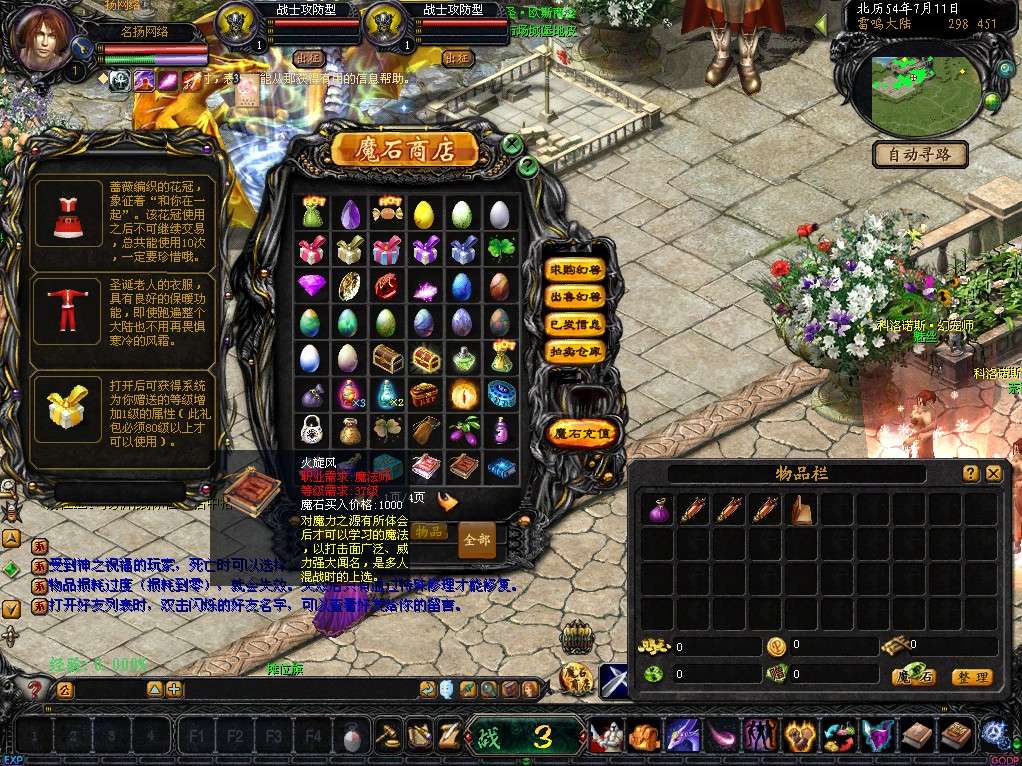
Task: Go to the next shop page arrow
Action: [447, 502]
